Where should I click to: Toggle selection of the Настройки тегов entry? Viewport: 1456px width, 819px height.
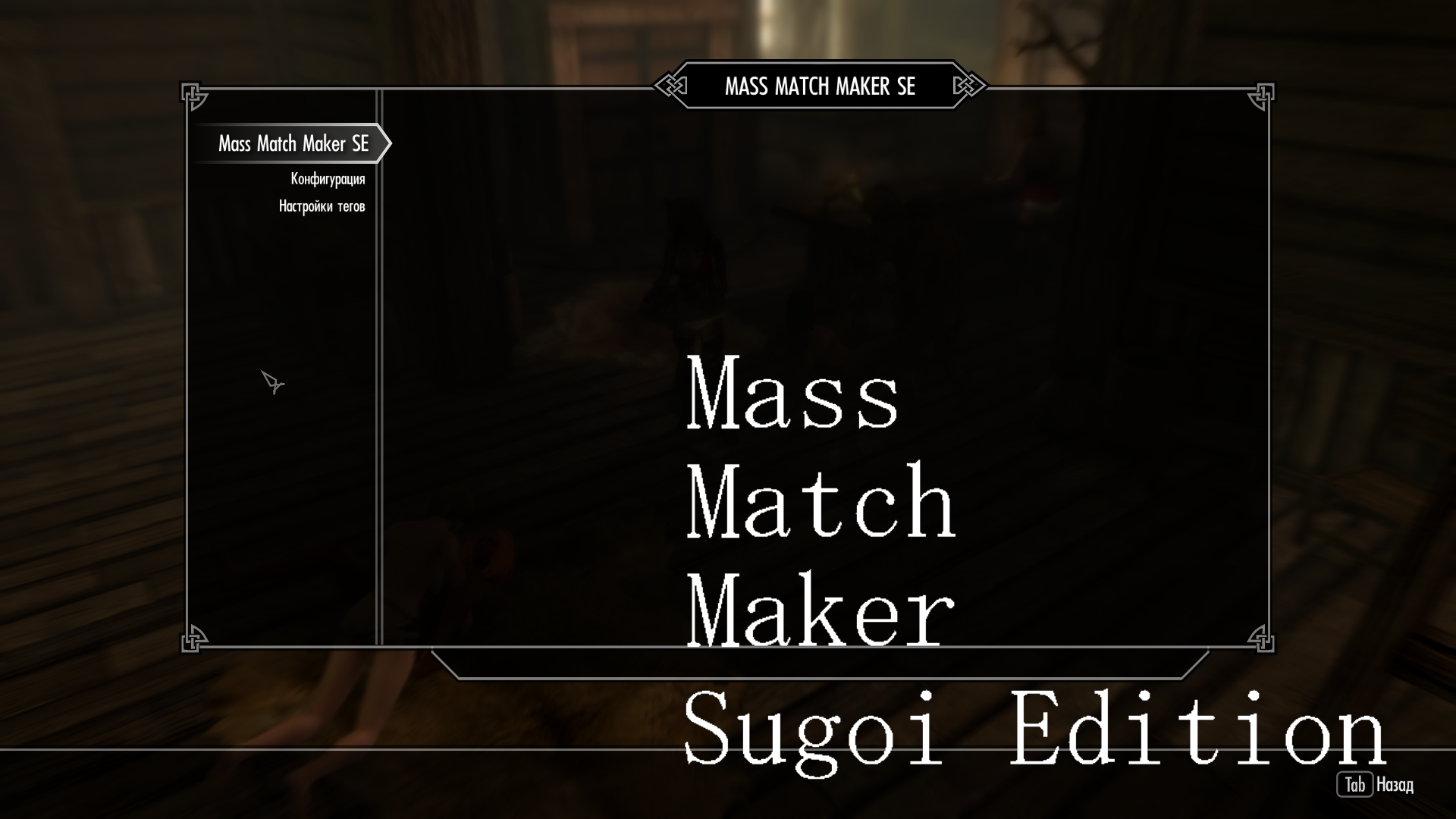coord(322,205)
